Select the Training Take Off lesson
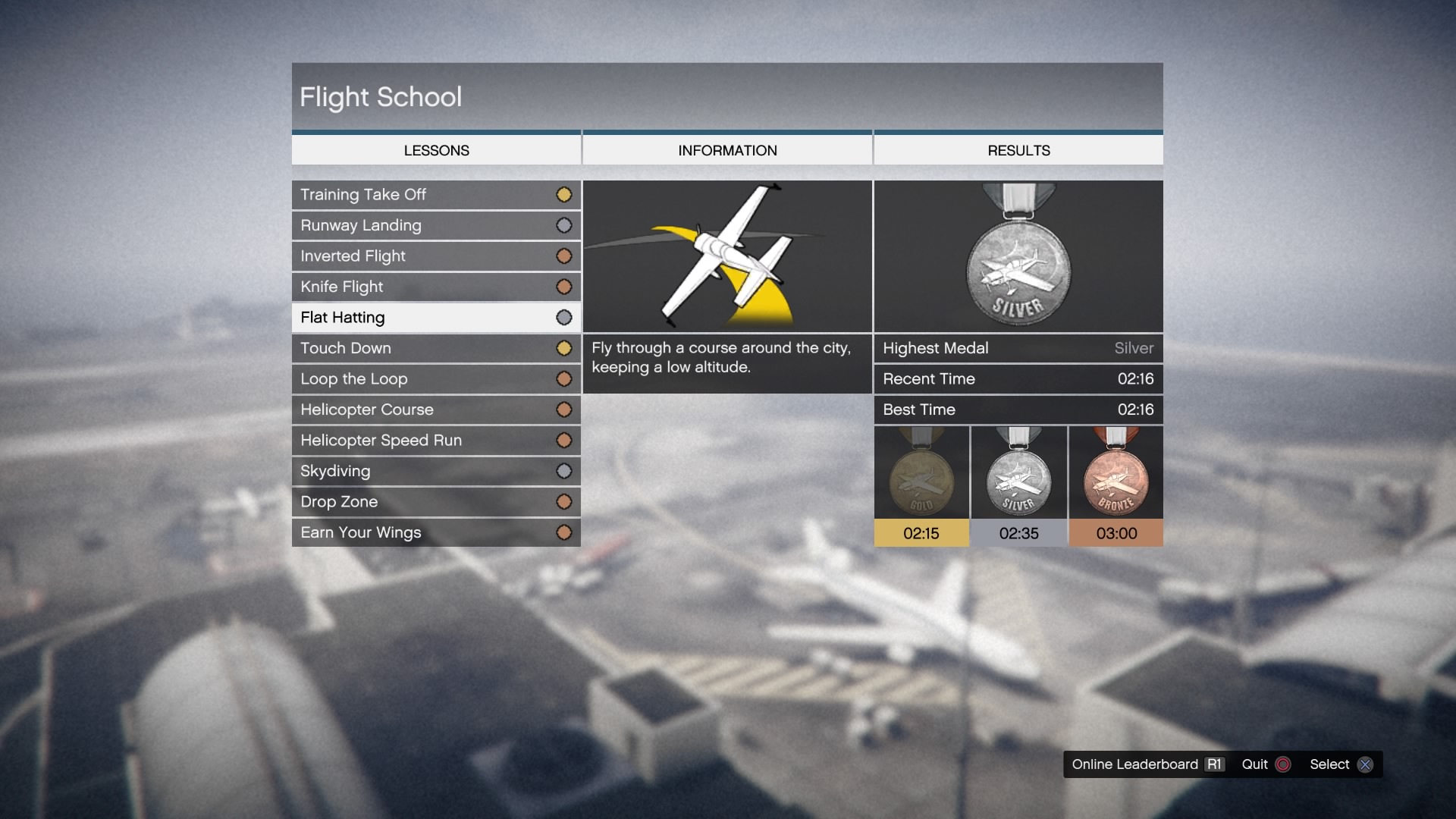The width and height of the screenshot is (1456, 819). click(x=436, y=195)
